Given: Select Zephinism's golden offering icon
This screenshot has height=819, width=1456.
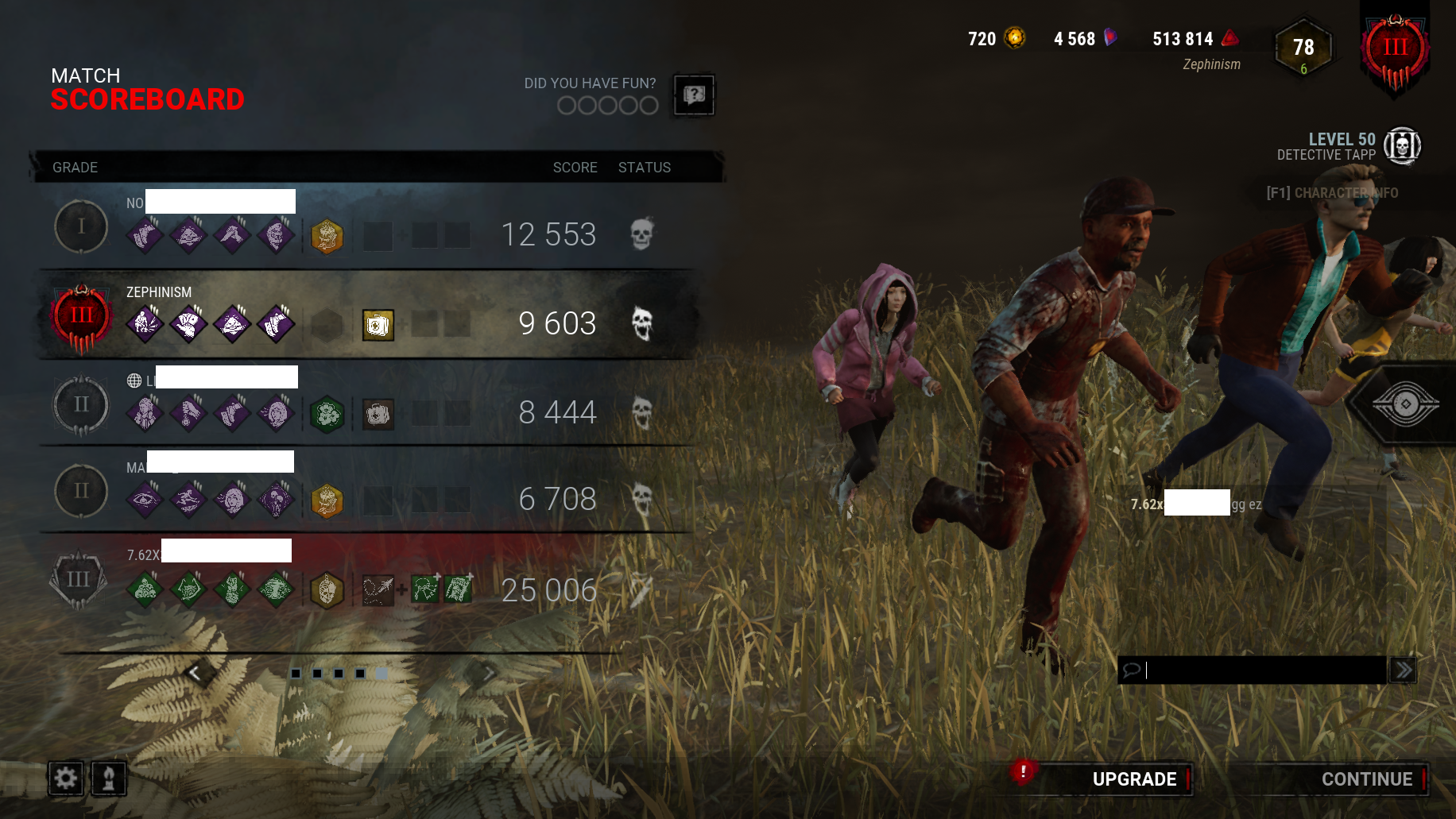Looking at the screenshot, I should (378, 326).
